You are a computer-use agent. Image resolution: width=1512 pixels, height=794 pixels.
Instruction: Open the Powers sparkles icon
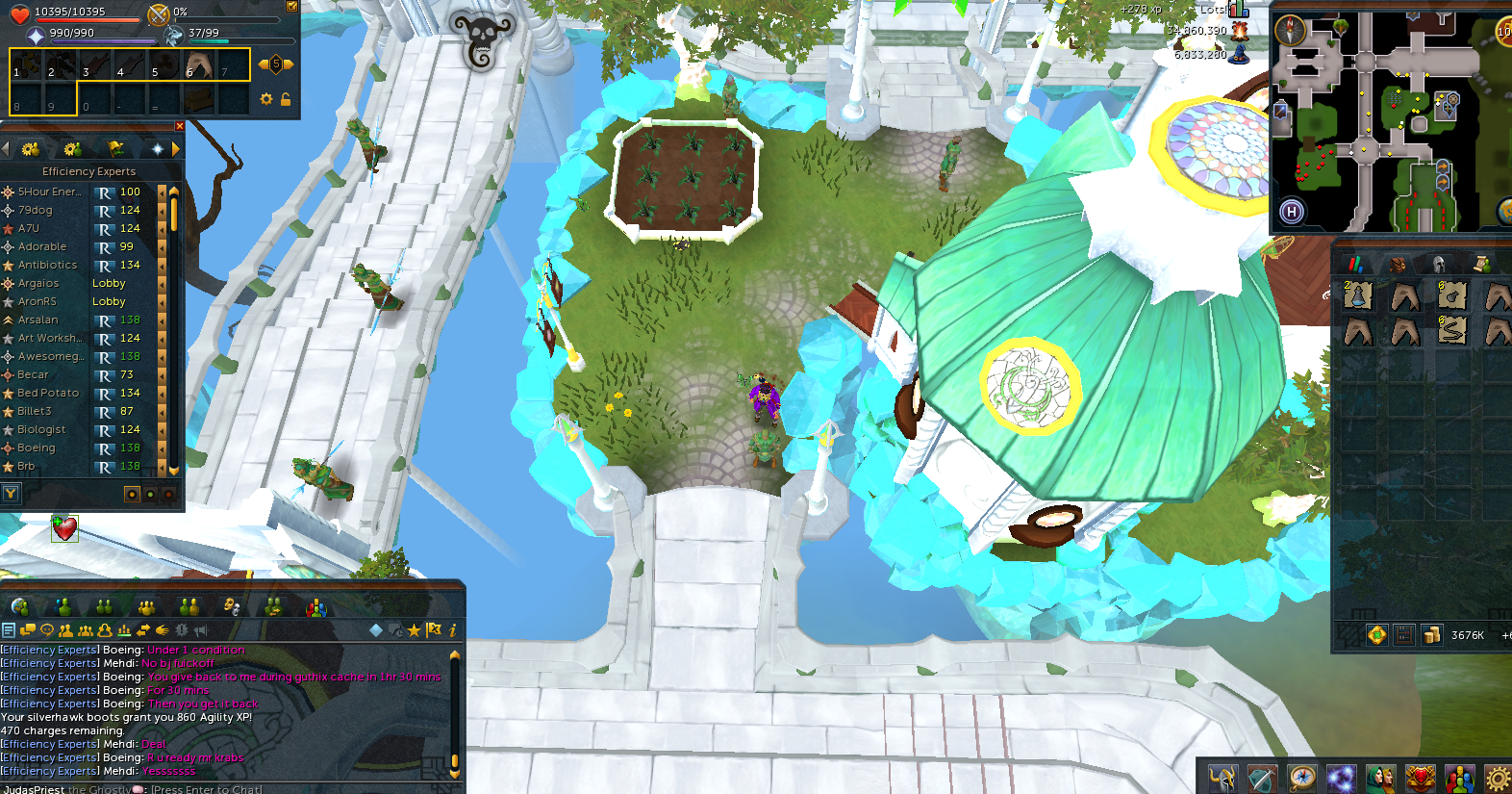[x=1341, y=777]
